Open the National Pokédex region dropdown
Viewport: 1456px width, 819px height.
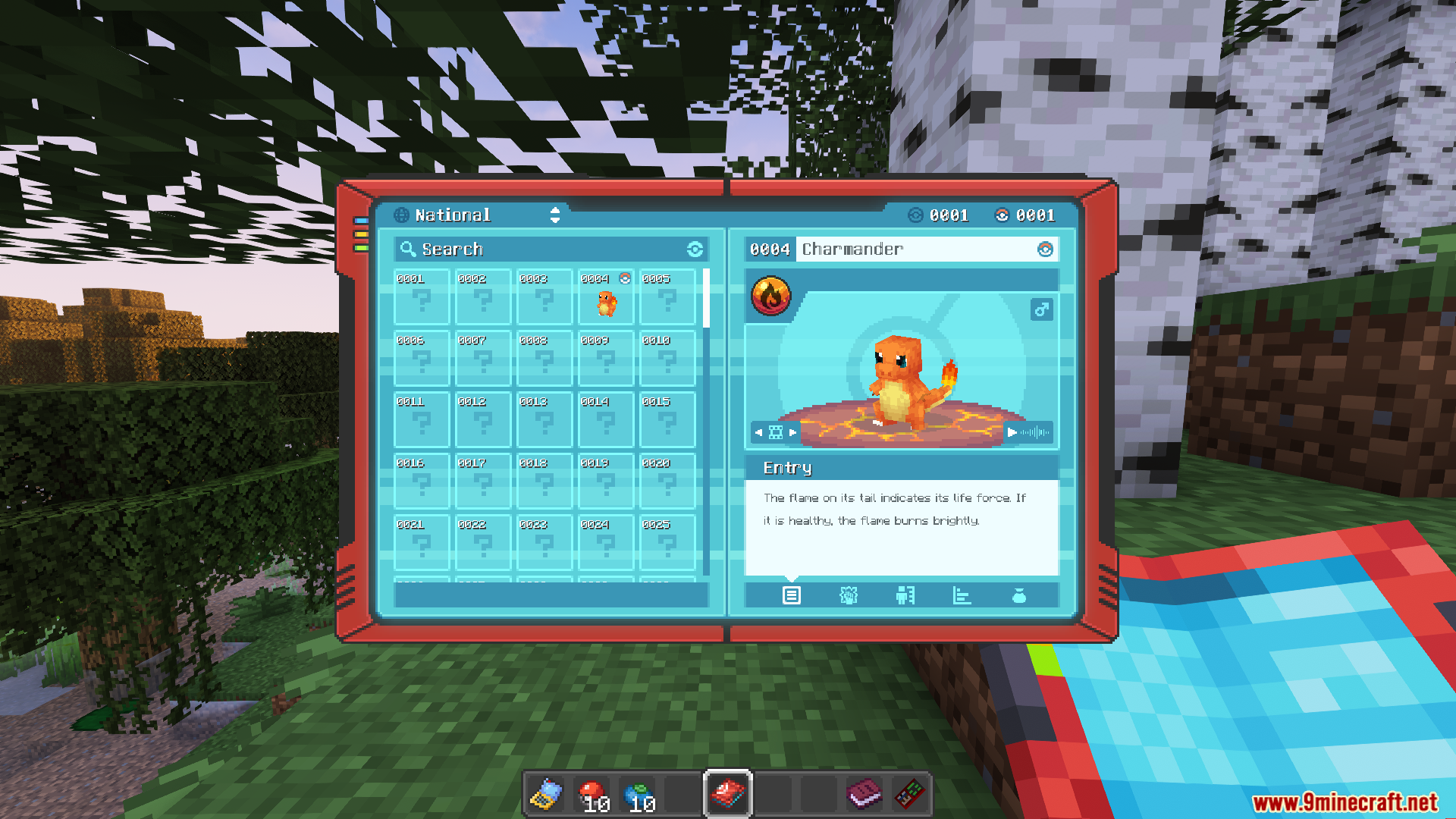pyautogui.click(x=554, y=215)
